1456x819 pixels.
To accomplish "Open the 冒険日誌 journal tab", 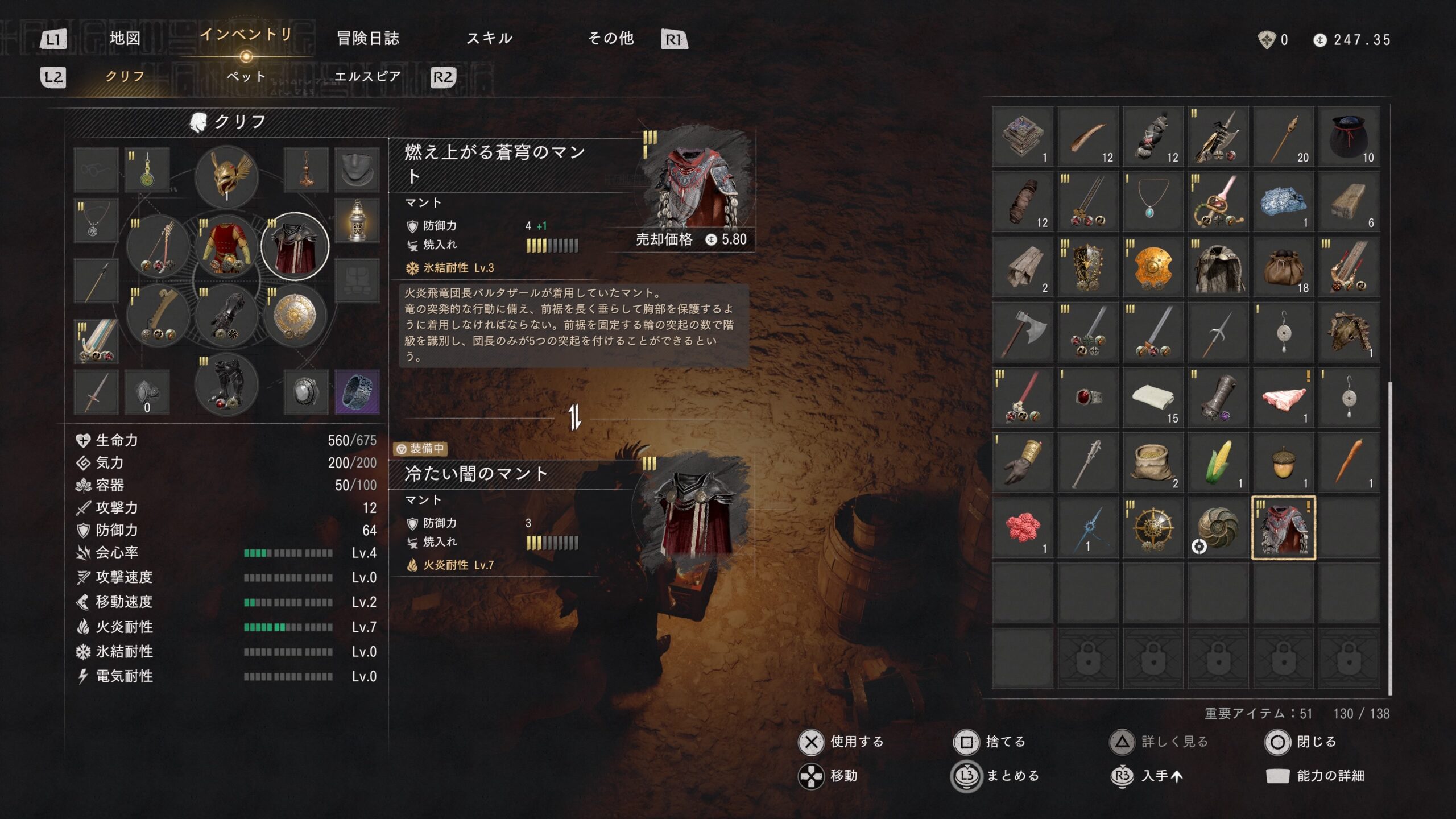I will [x=368, y=39].
